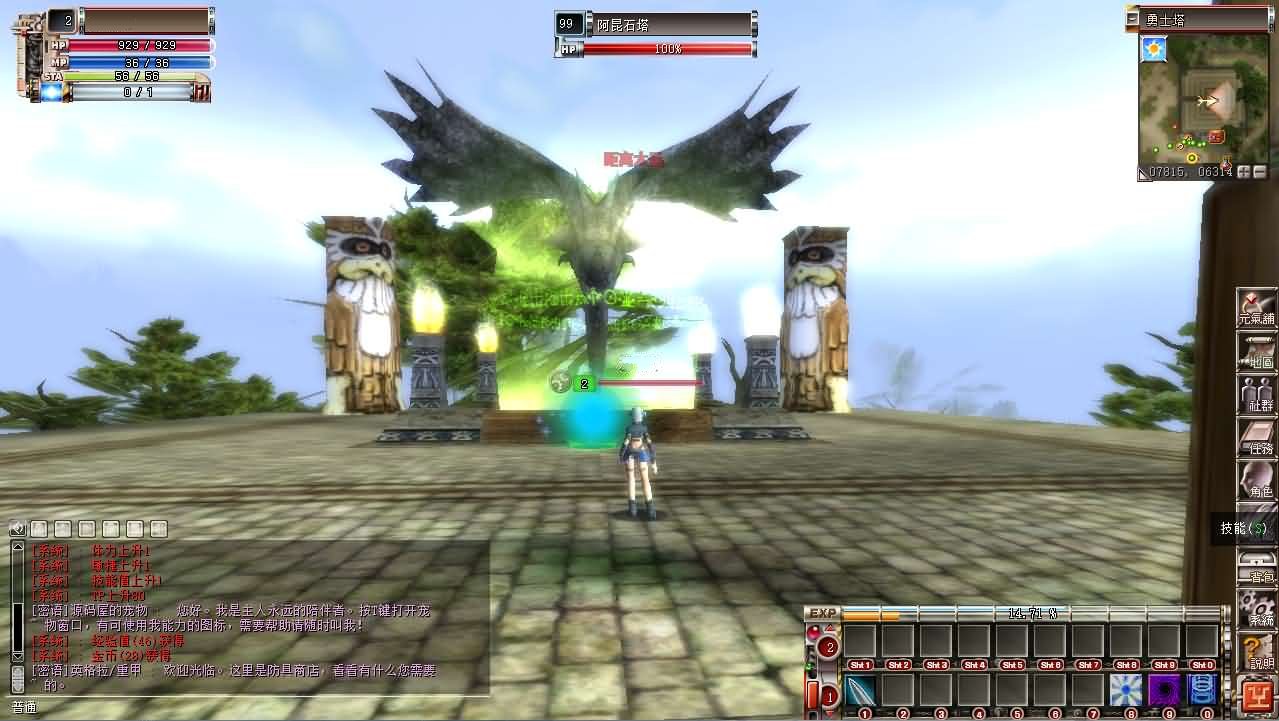Zoom out the minimap with minus button
1279x721 pixels.
coord(1259,172)
